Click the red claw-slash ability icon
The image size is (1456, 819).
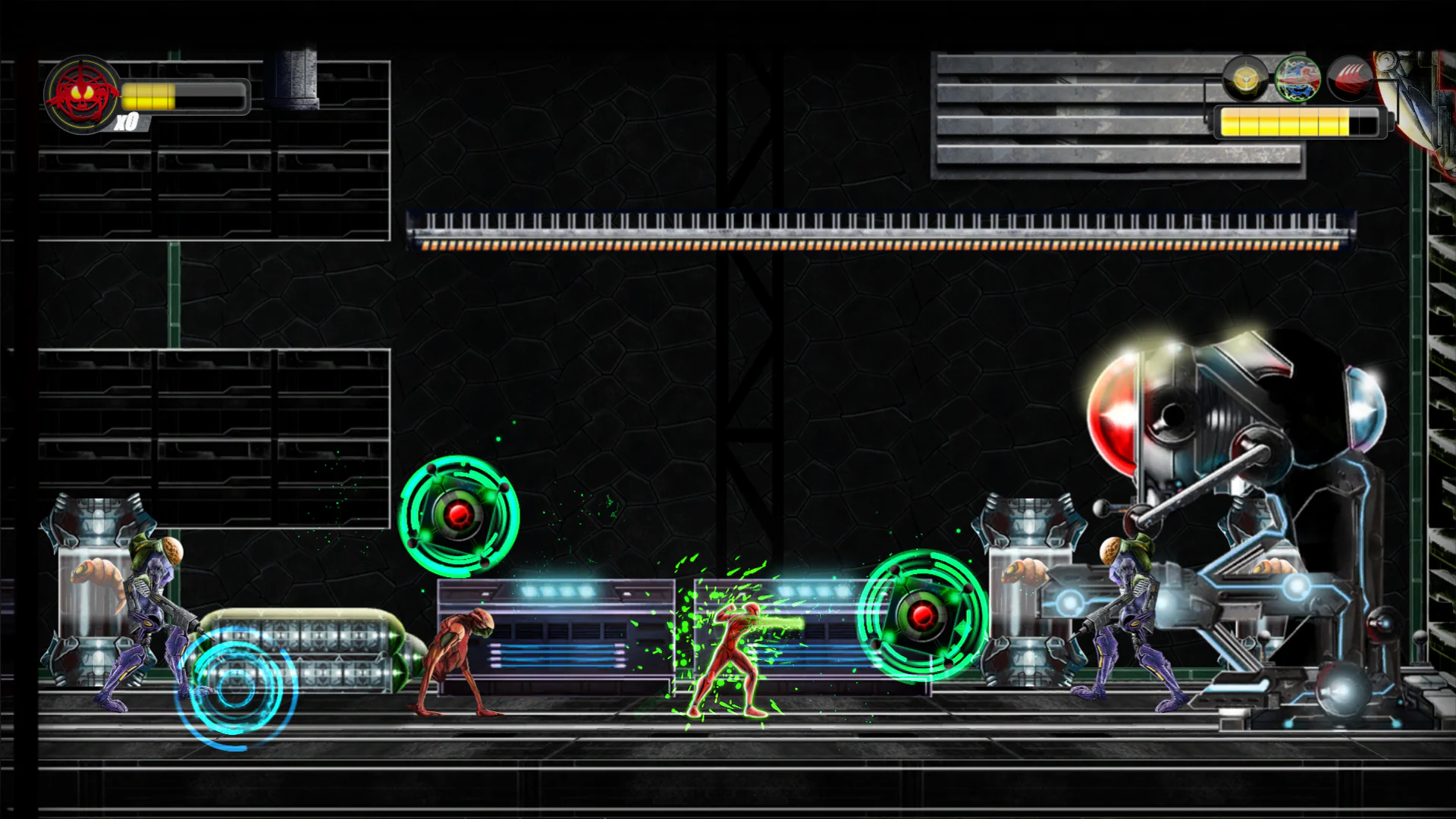[1352, 80]
